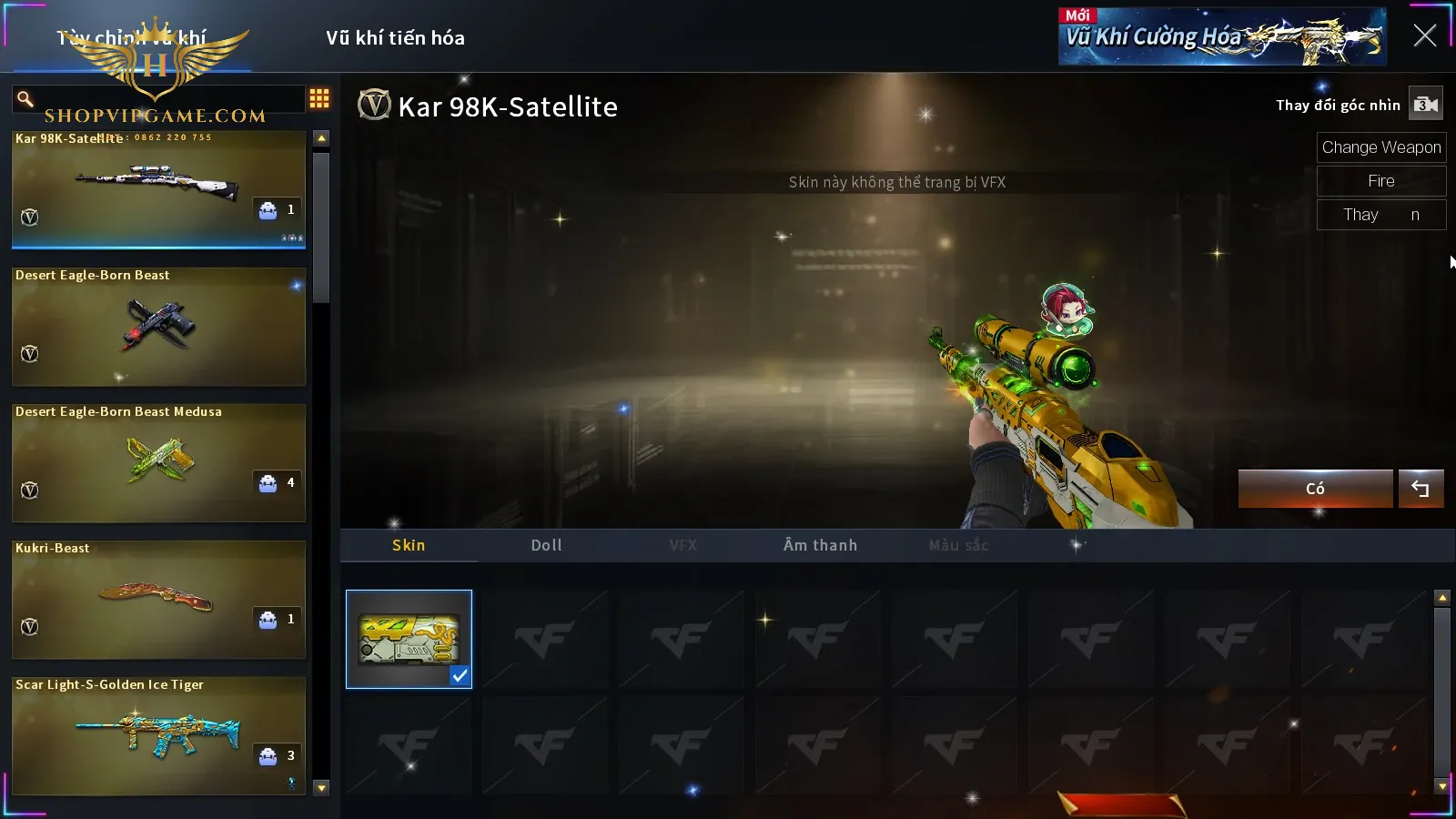This screenshot has height=819, width=1456.
Task: Switch to the Skin tab
Action: [x=409, y=545]
